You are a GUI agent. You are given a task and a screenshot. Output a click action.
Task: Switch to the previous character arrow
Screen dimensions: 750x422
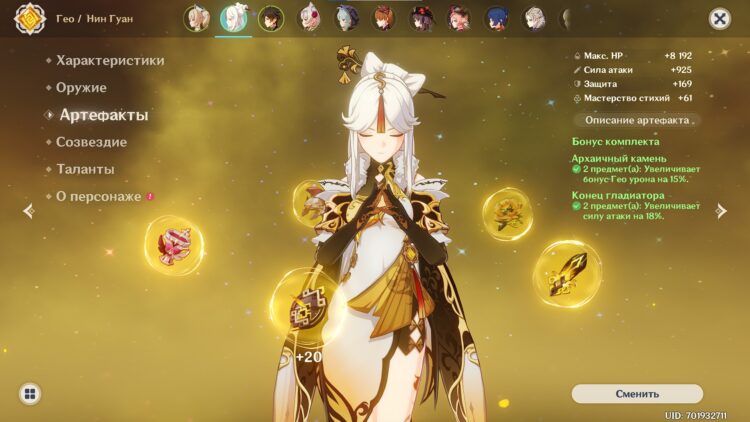[28, 210]
